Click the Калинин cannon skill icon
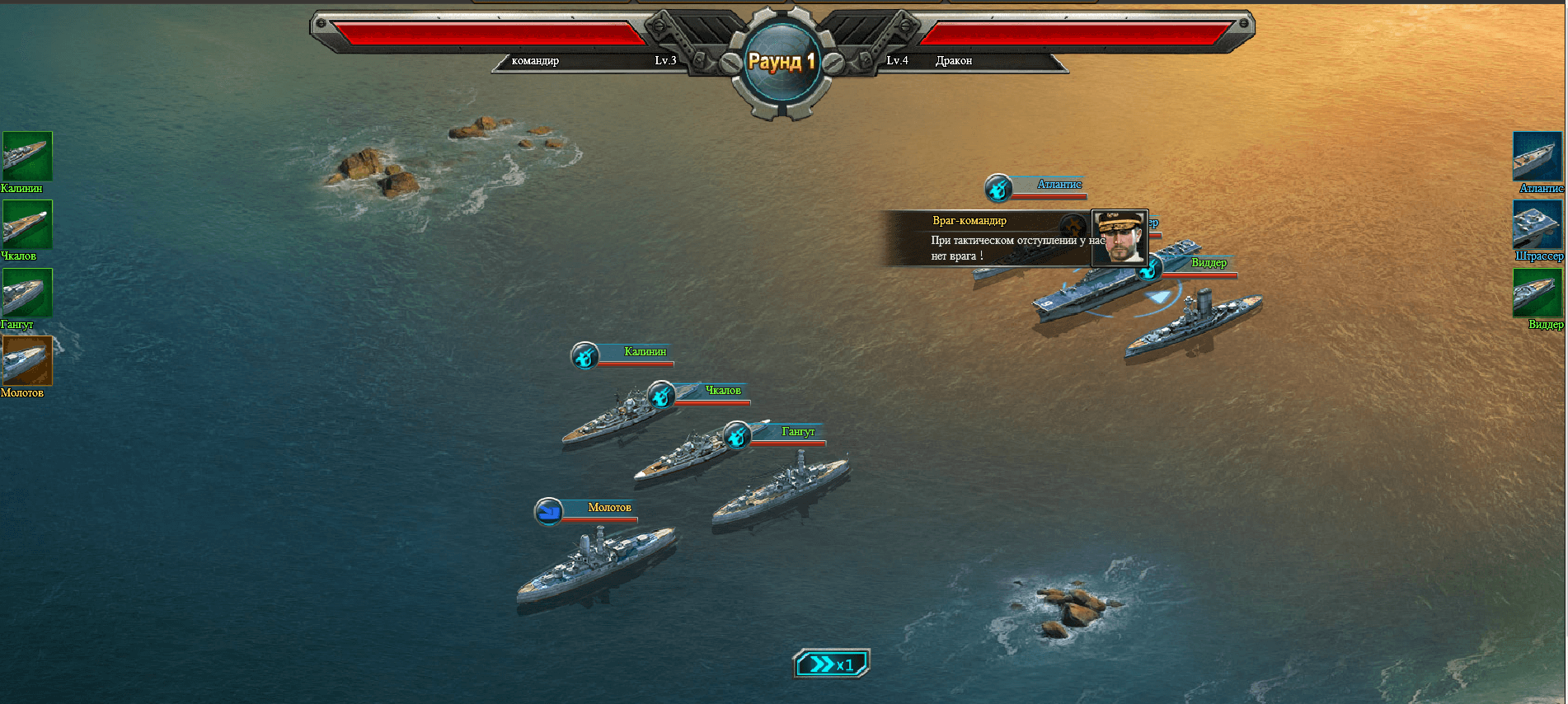Image resolution: width=1568 pixels, height=704 pixels. [x=584, y=356]
